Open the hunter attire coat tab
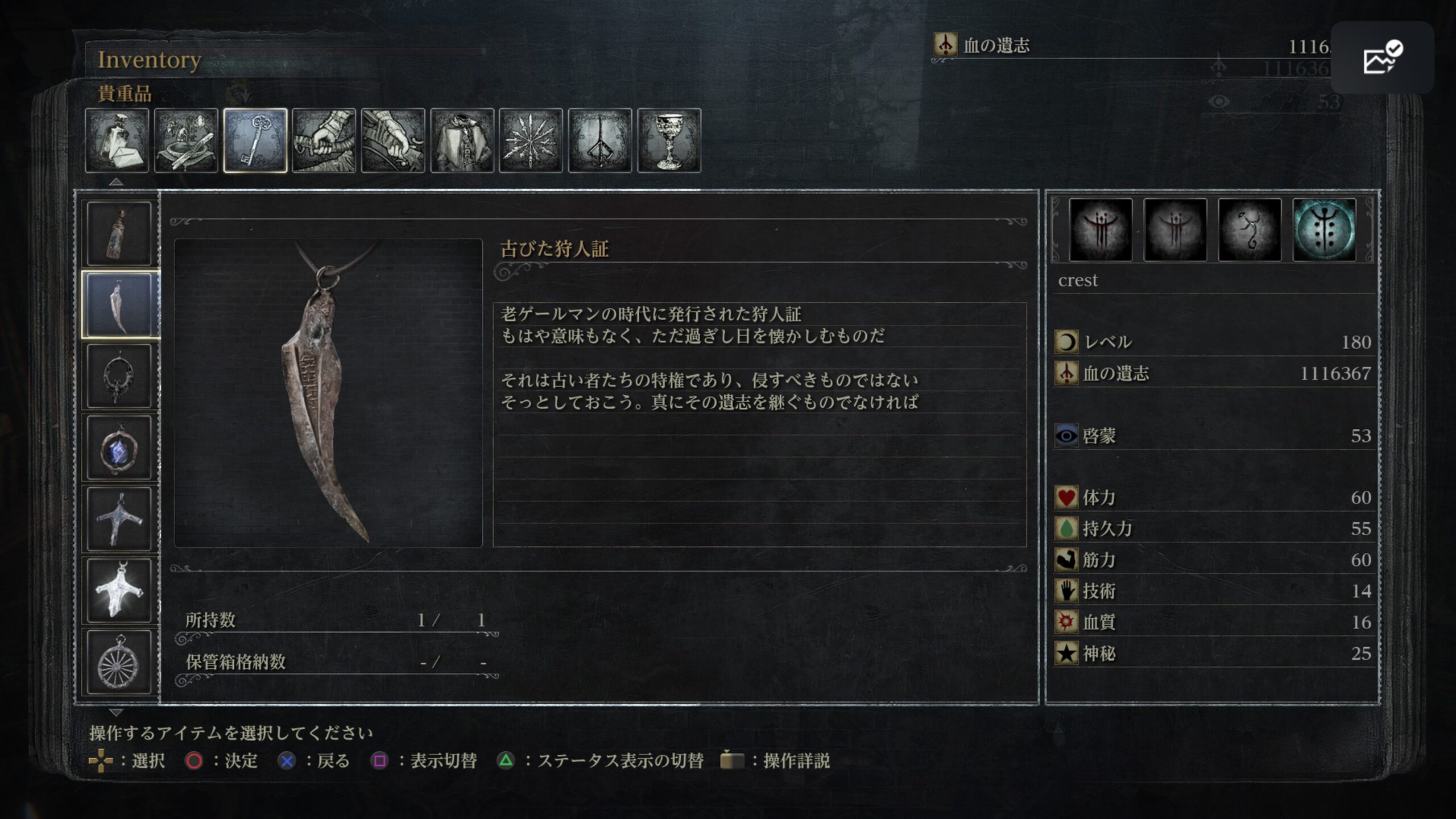 (x=462, y=140)
